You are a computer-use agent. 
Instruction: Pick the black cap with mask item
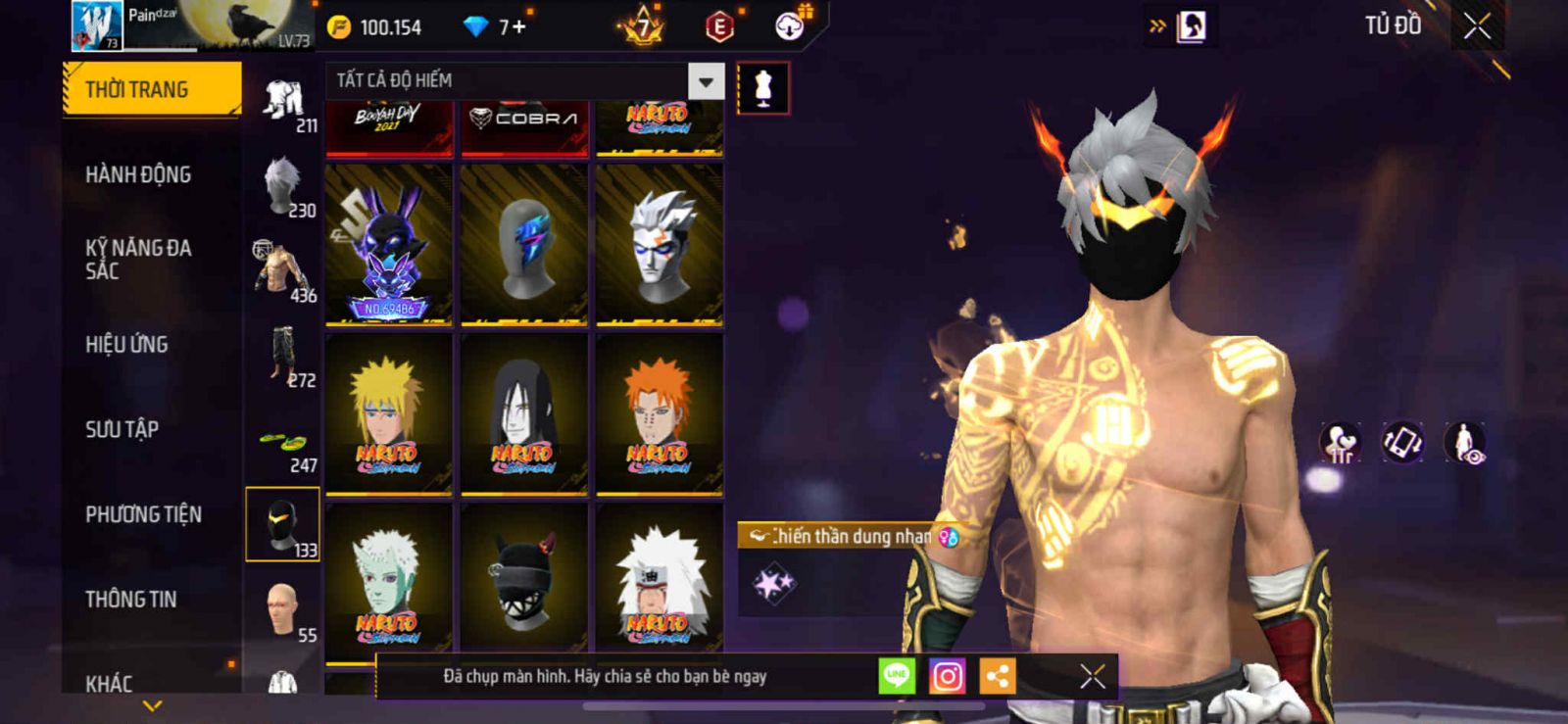point(524,580)
